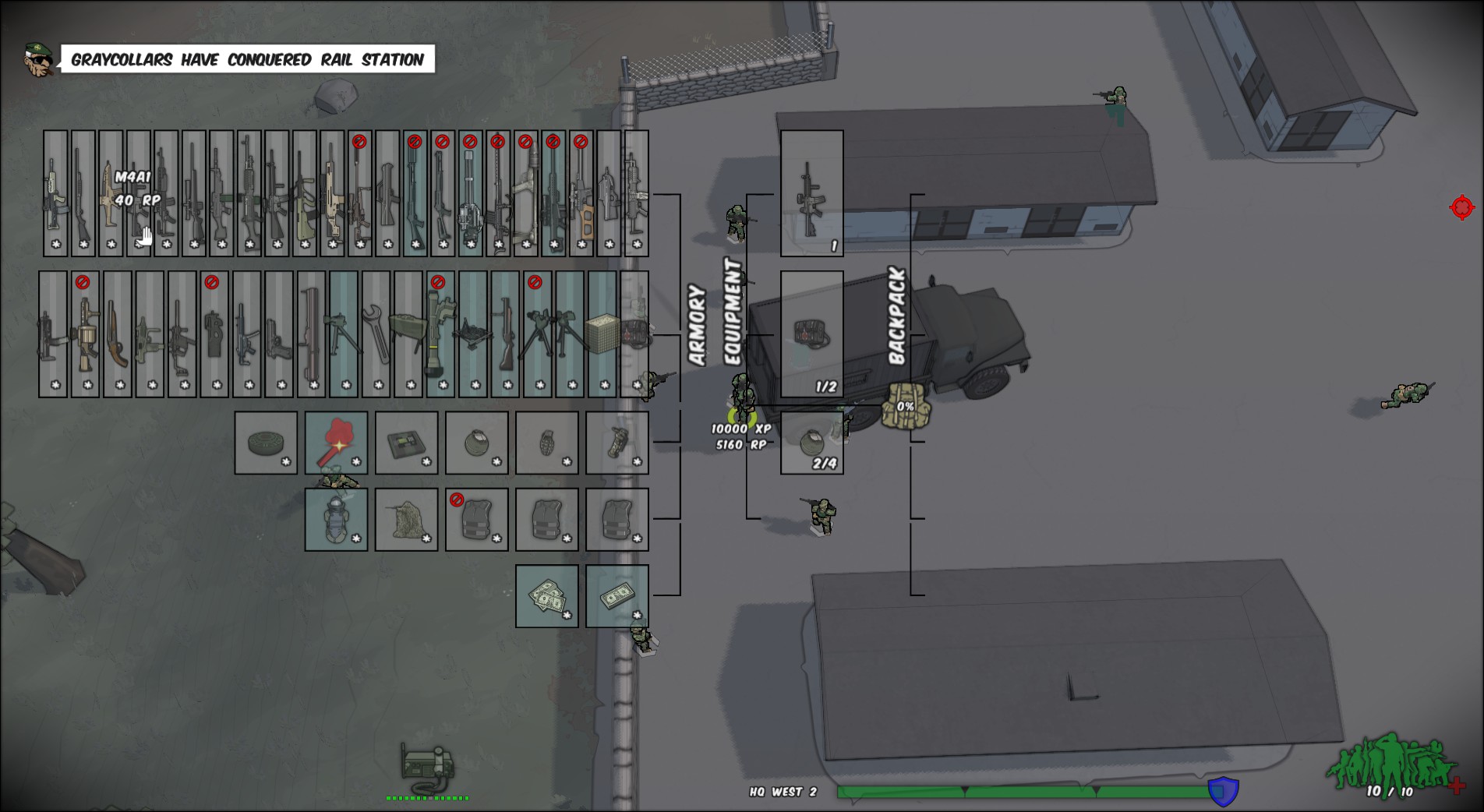The width and height of the screenshot is (1484, 812).
Task: Pick the frag grenade equipment item
Action: click(546, 440)
